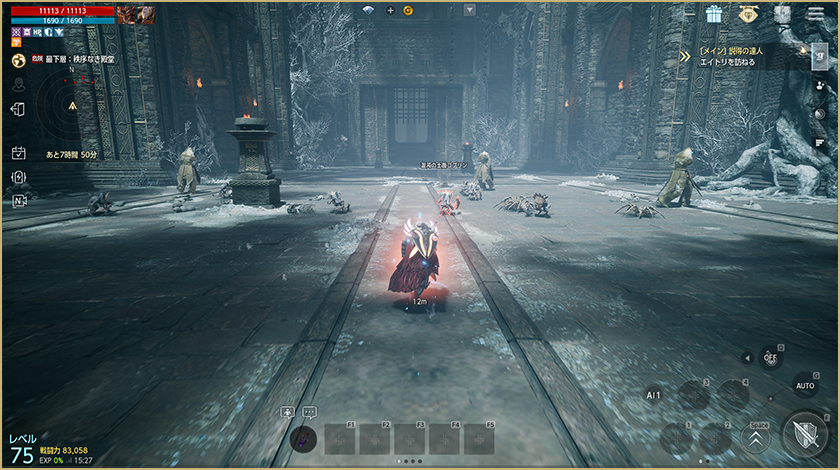
Task: Open the gift box rewards
Action: pyautogui.click(x=713, y=14)
